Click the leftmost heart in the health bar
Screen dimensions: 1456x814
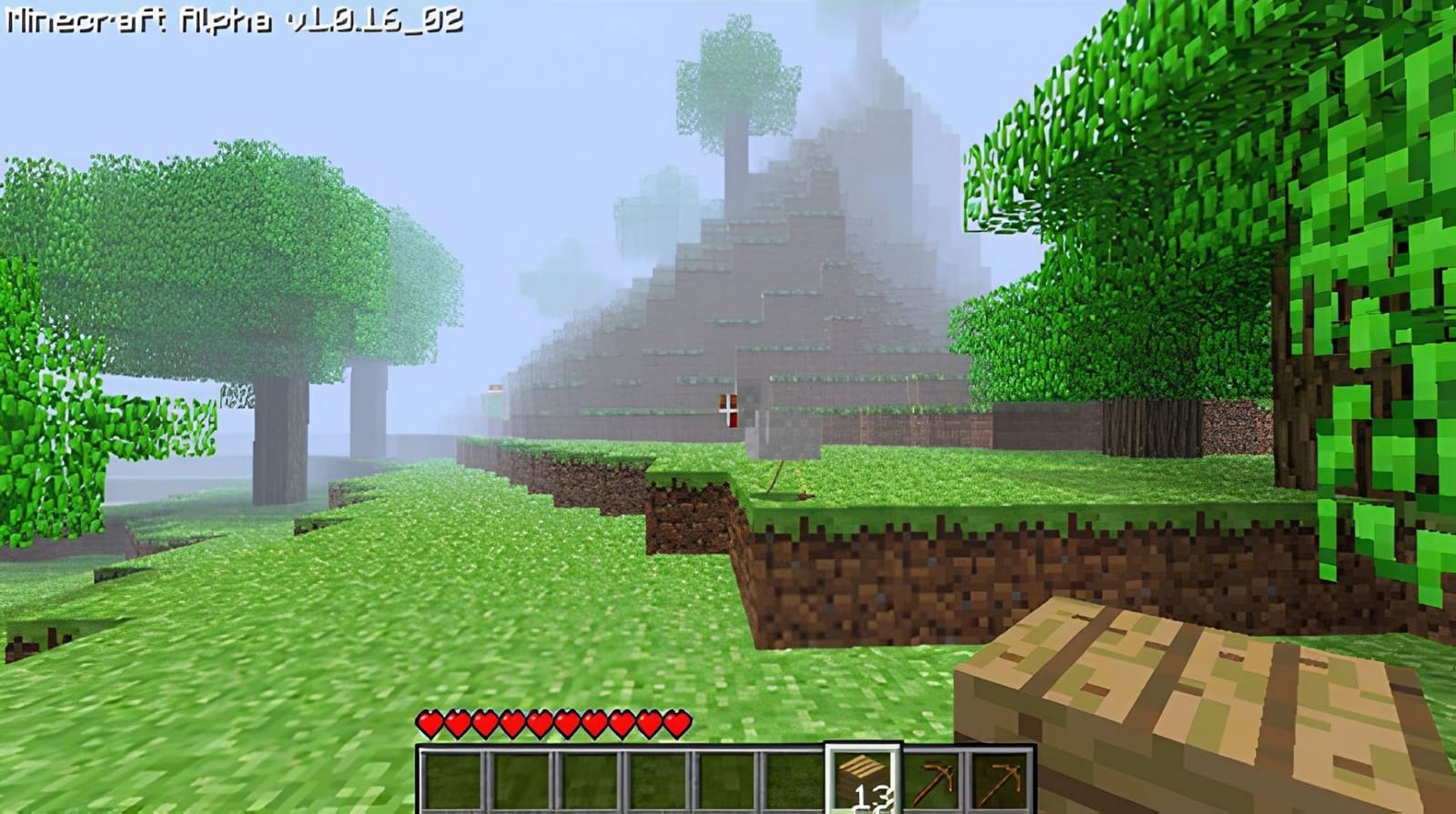tap(428, 723)
